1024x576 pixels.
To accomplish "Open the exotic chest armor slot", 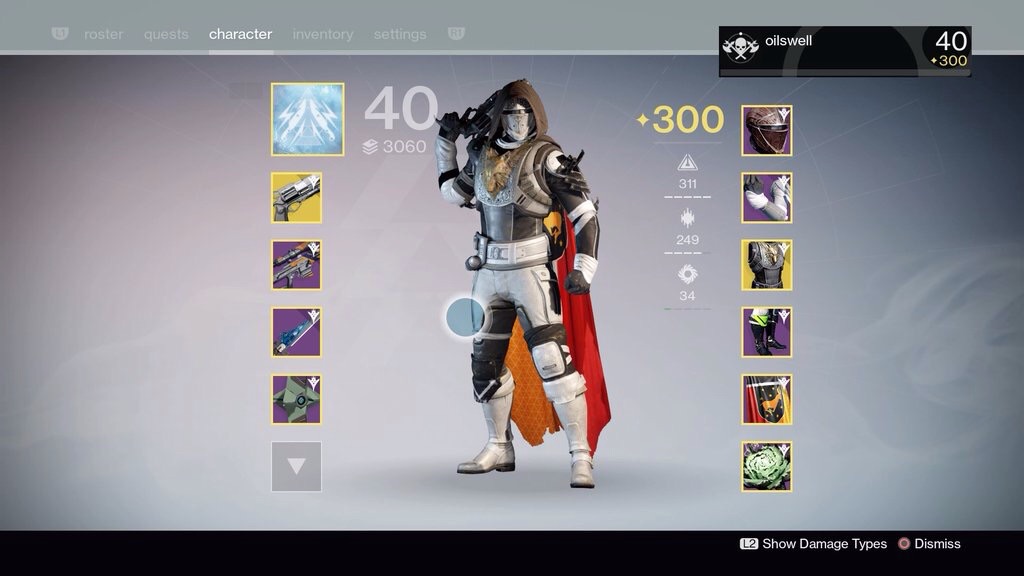I will pos(767,264).
